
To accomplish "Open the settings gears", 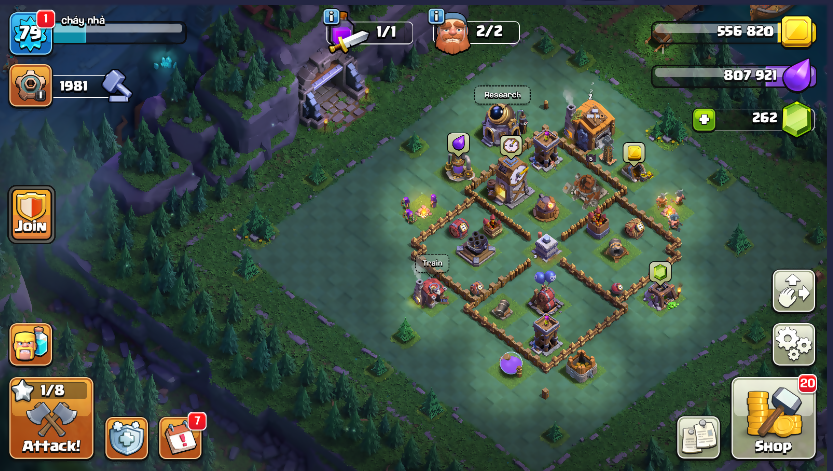I will coord(794,344).
